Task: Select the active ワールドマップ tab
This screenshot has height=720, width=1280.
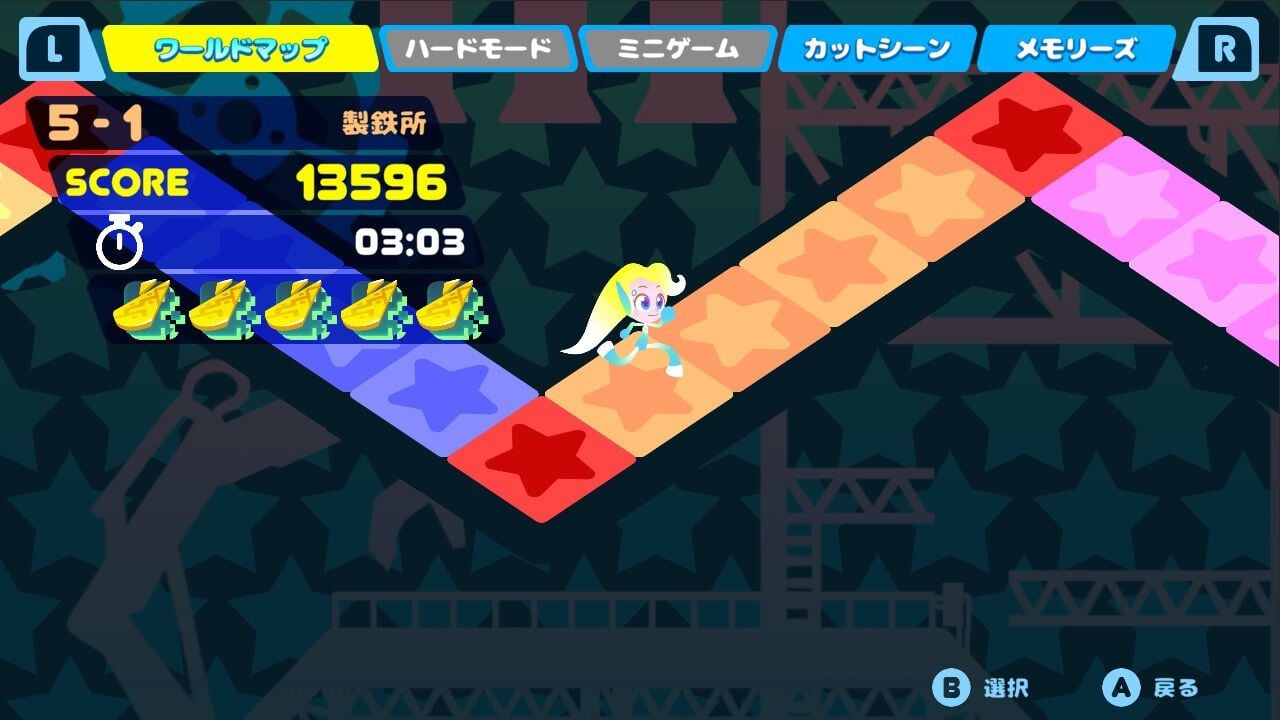Action: point(240,45)
